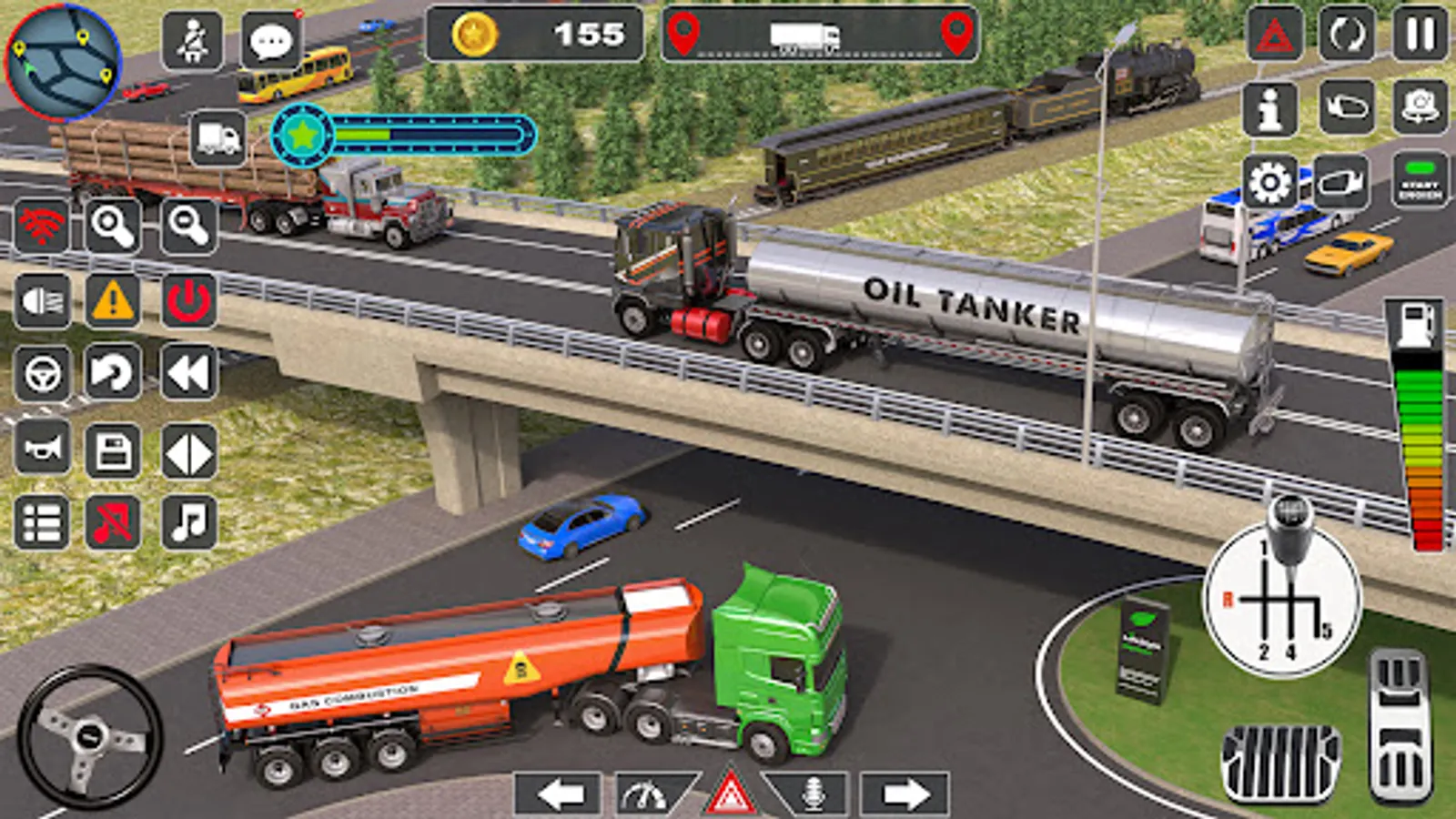Hit the red power button
This screenshot has height=819, width=1456.
(x=188, y=300)
